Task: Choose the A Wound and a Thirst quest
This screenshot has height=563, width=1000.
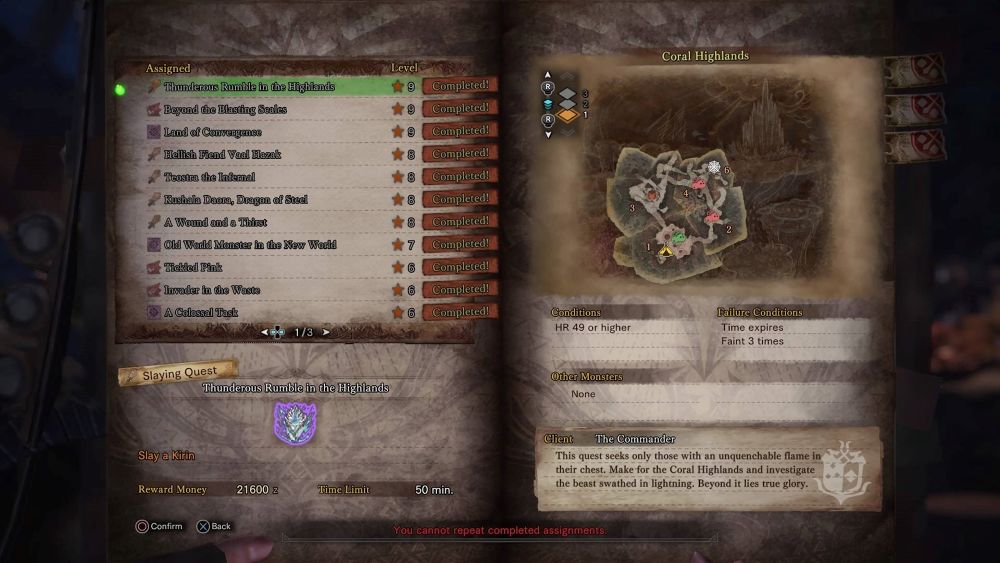Action: click(215, 222)
